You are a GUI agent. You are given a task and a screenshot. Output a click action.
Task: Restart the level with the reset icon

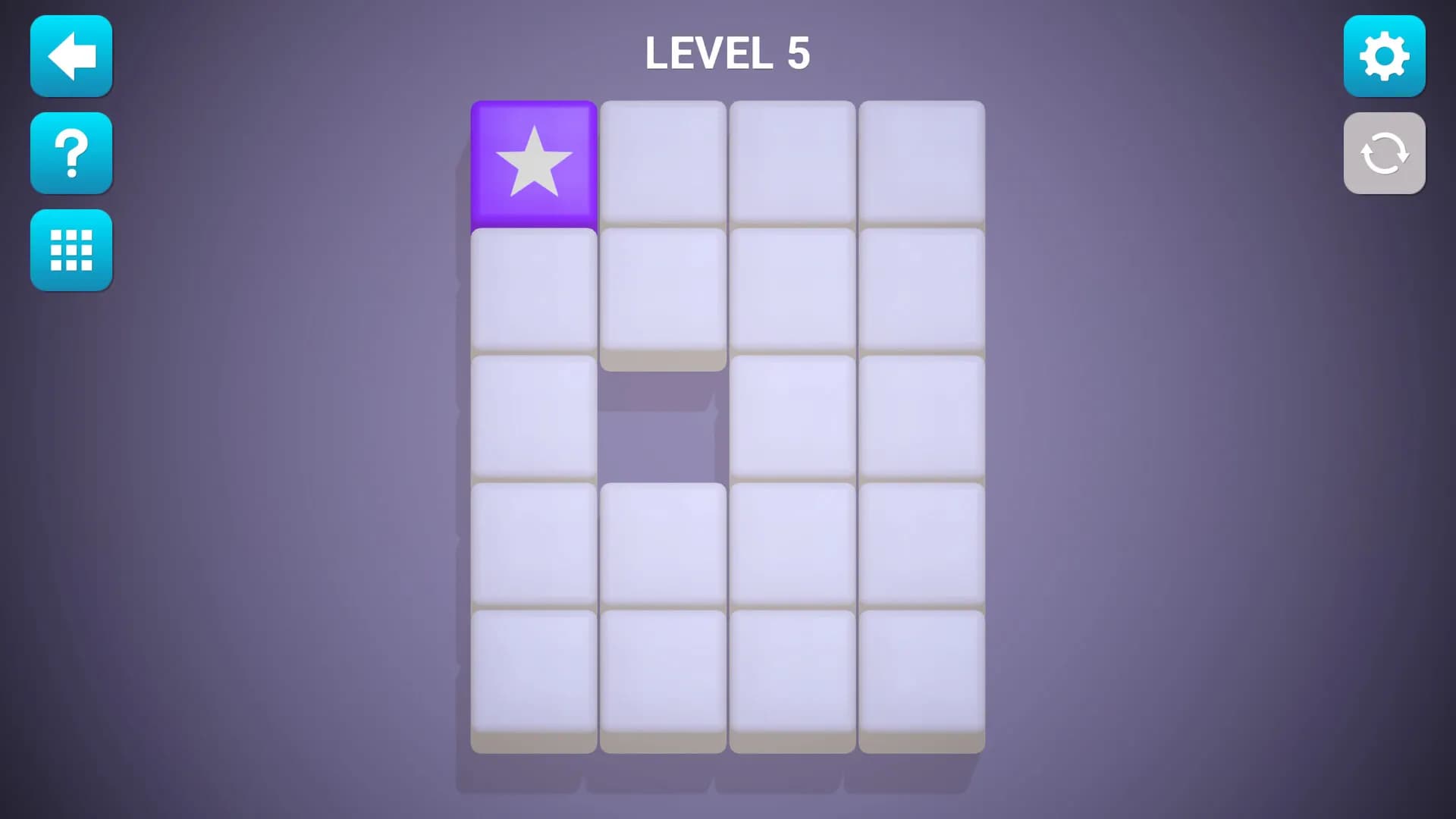1384,153
